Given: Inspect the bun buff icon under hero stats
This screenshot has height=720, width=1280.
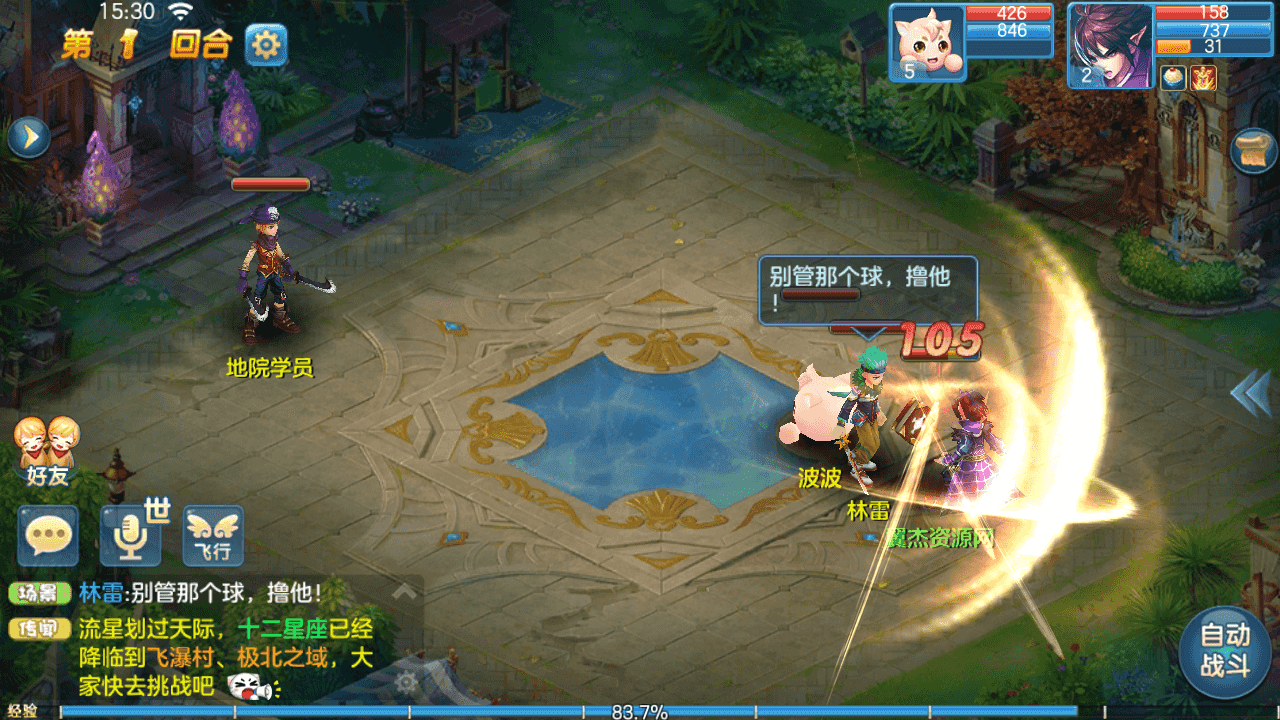Looking at the screenshot, I should (x=1173, y=78).
